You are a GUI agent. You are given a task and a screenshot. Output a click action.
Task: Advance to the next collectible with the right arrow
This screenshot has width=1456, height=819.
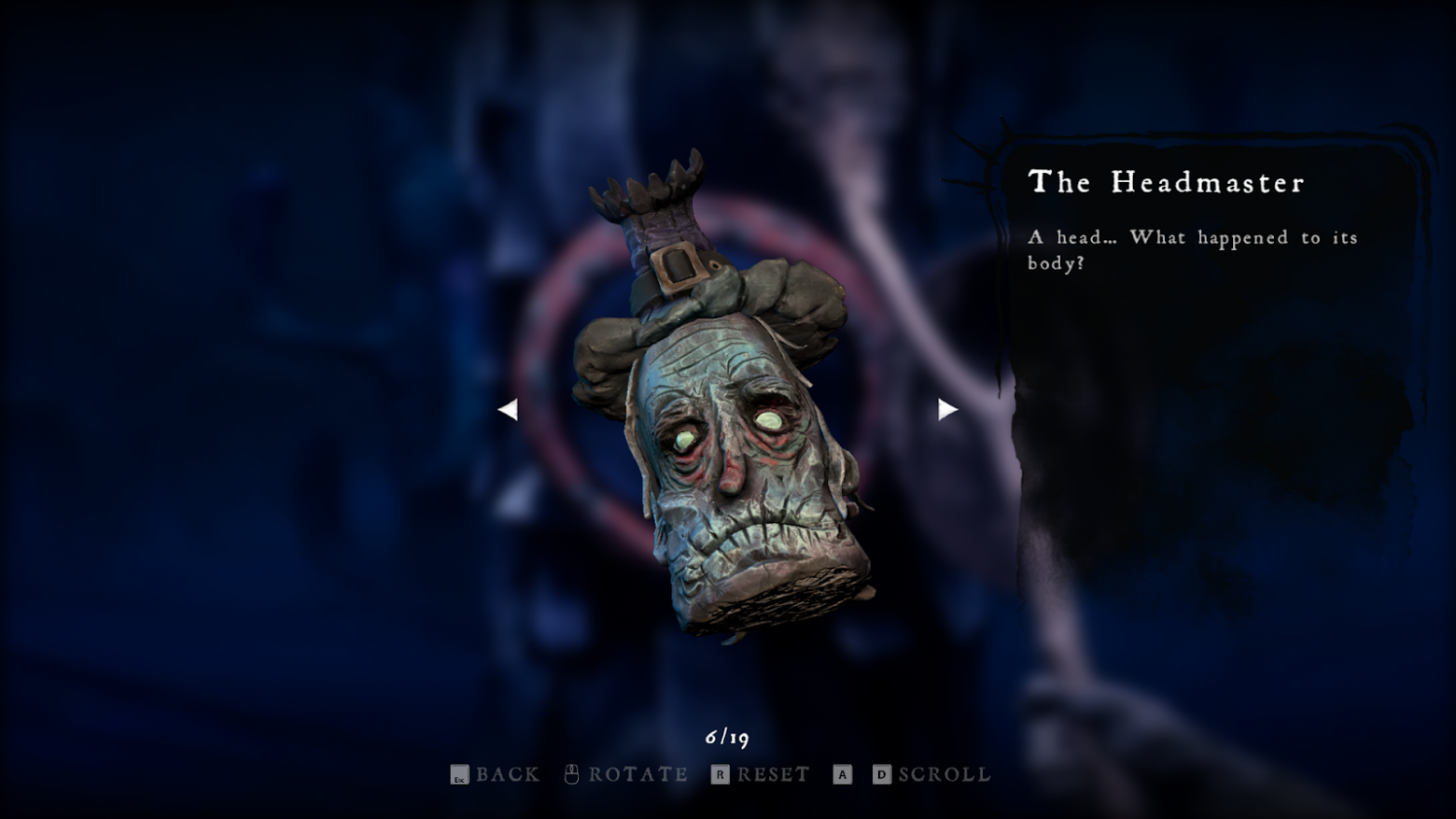click(947, 409)
